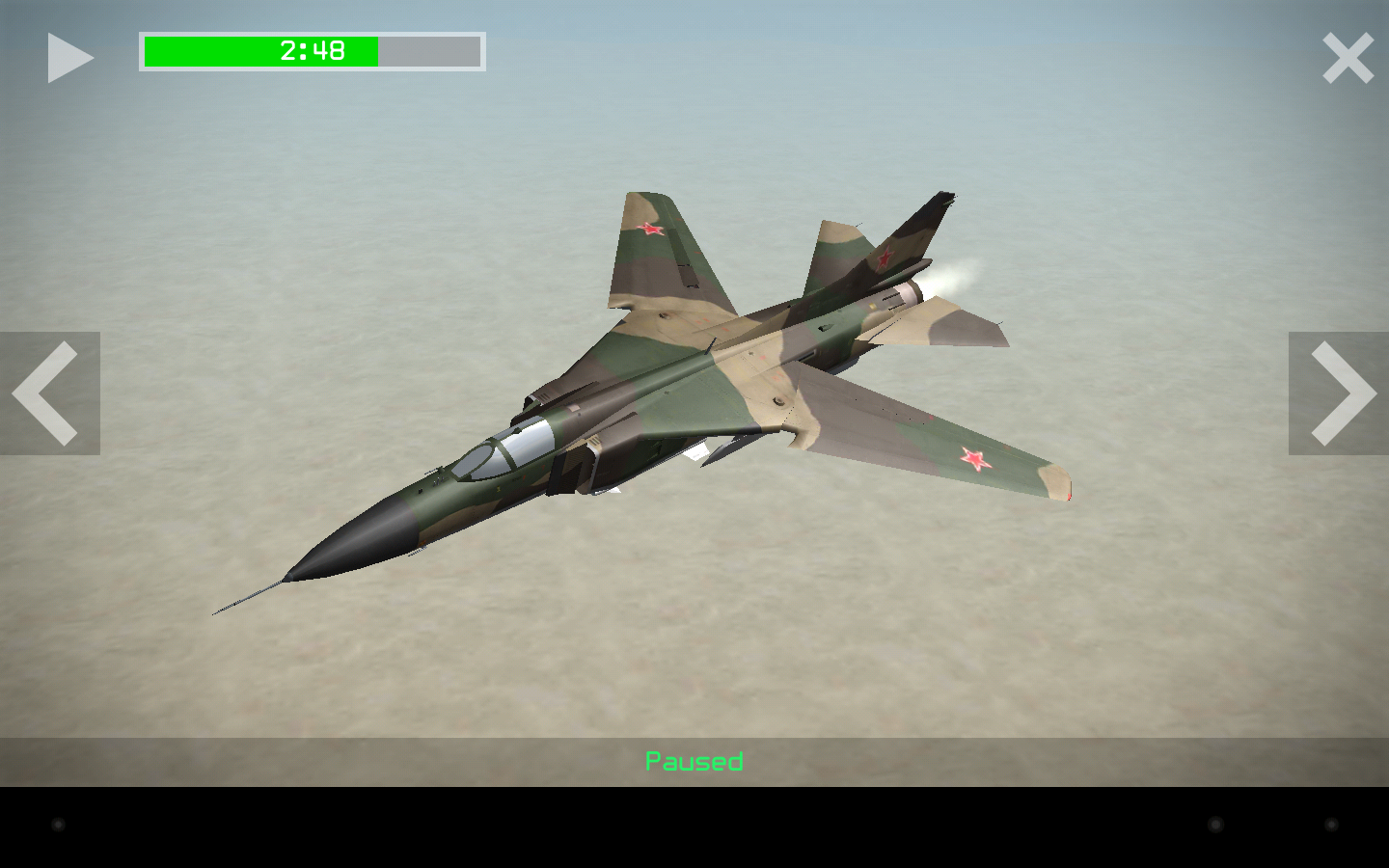Tap the dim navigation dot at bottom left
Viewport: 1389px width, 868px height.
(58, 823)
